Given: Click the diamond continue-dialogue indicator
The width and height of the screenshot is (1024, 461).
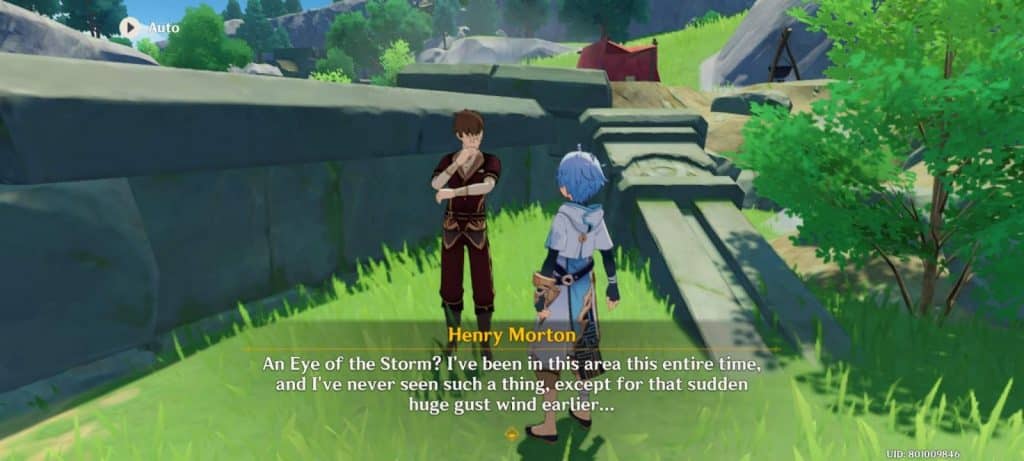Looking at the screenshot, I should [x=512, y=434].
